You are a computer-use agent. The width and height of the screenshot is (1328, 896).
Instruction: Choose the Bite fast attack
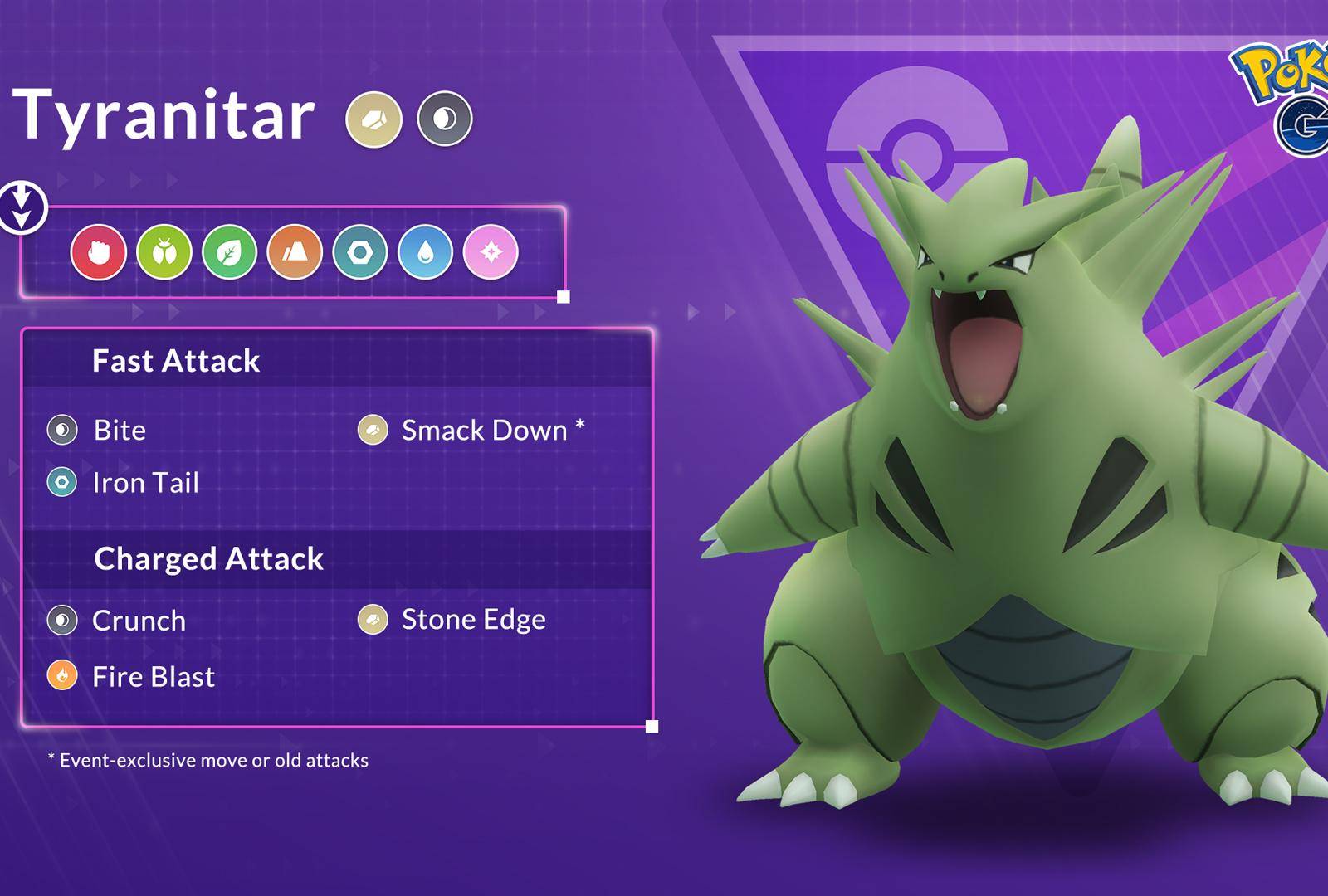(x=120, y=431)
